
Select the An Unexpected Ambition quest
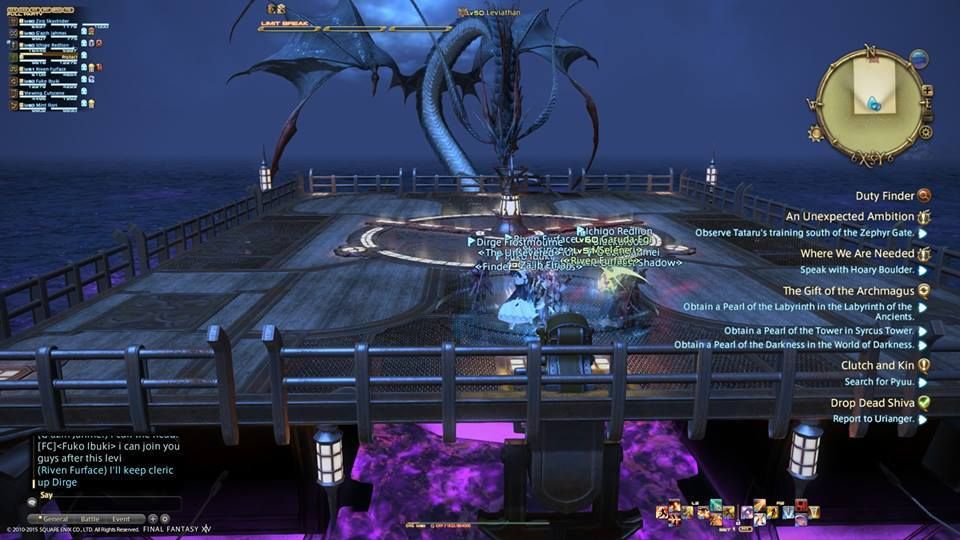coord(849,216)
